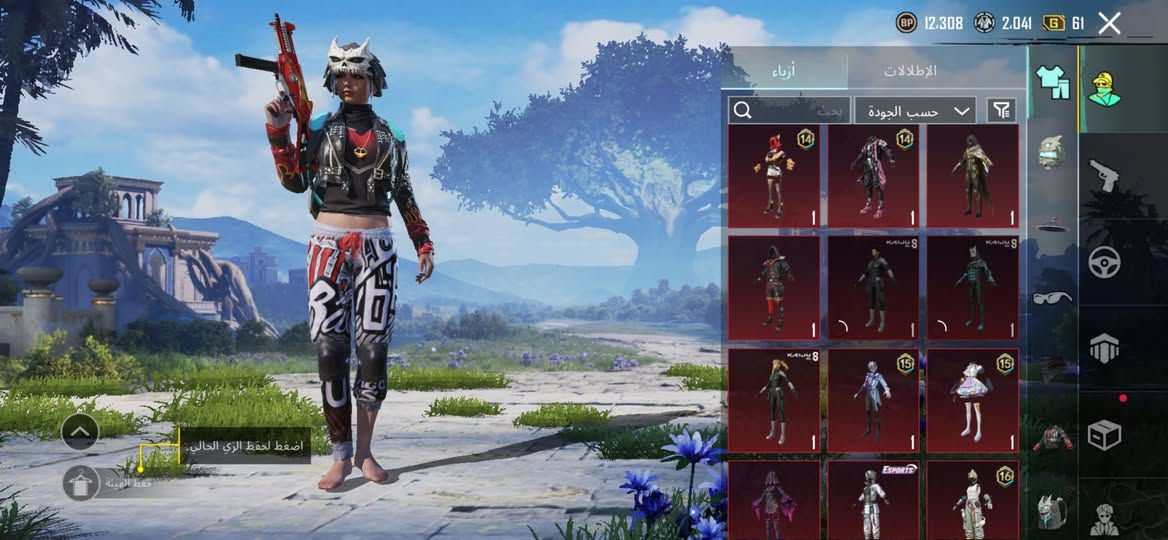Open the backpack skins category
The height and width of the screenshot is (540, 1168).
1050,510
